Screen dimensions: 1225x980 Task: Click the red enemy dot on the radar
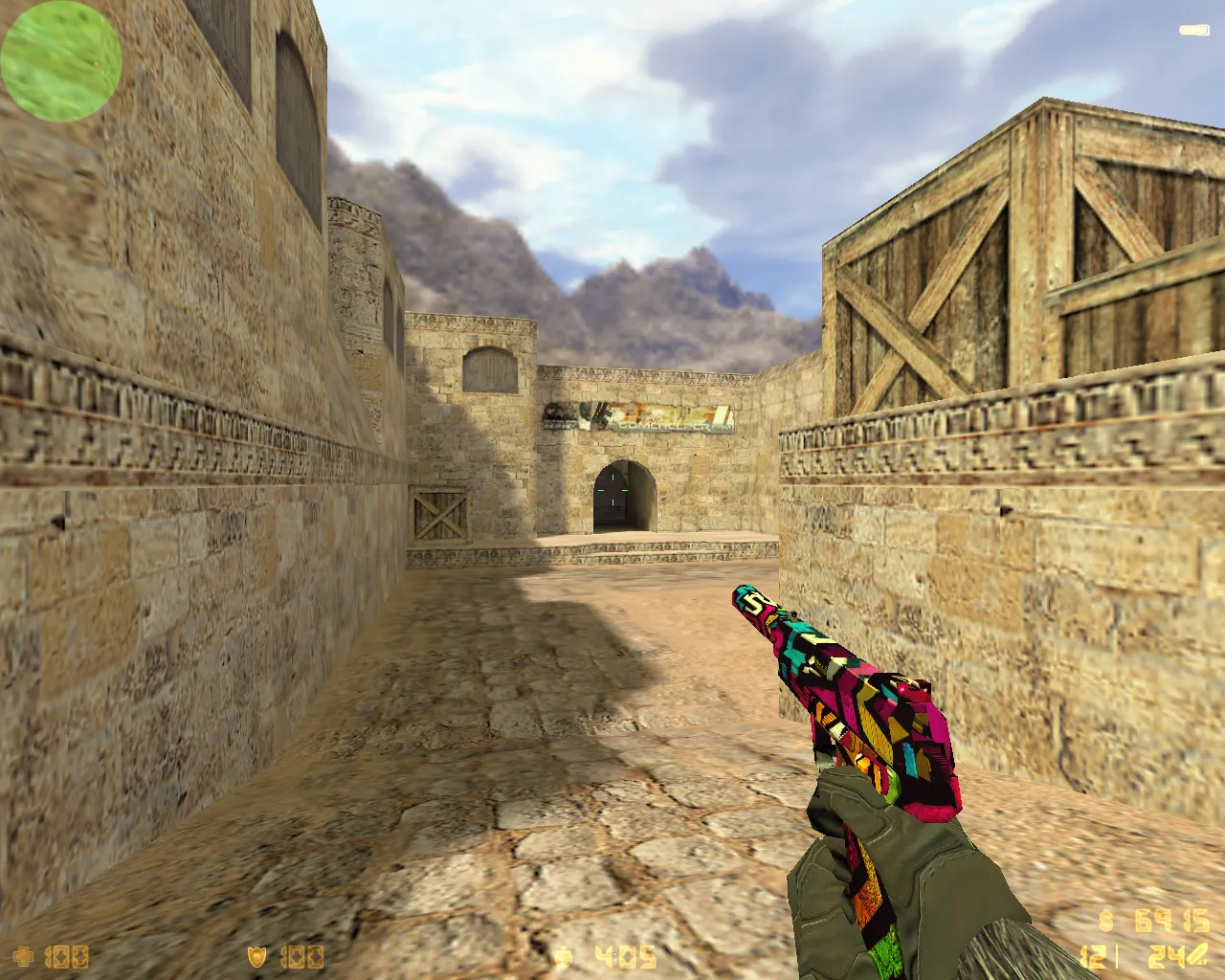click(98, 65)
